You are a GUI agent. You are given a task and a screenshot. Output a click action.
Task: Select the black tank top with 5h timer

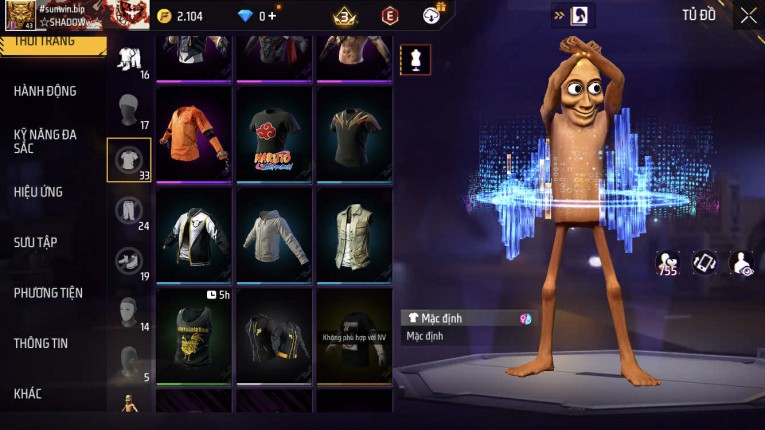[194, 335]
